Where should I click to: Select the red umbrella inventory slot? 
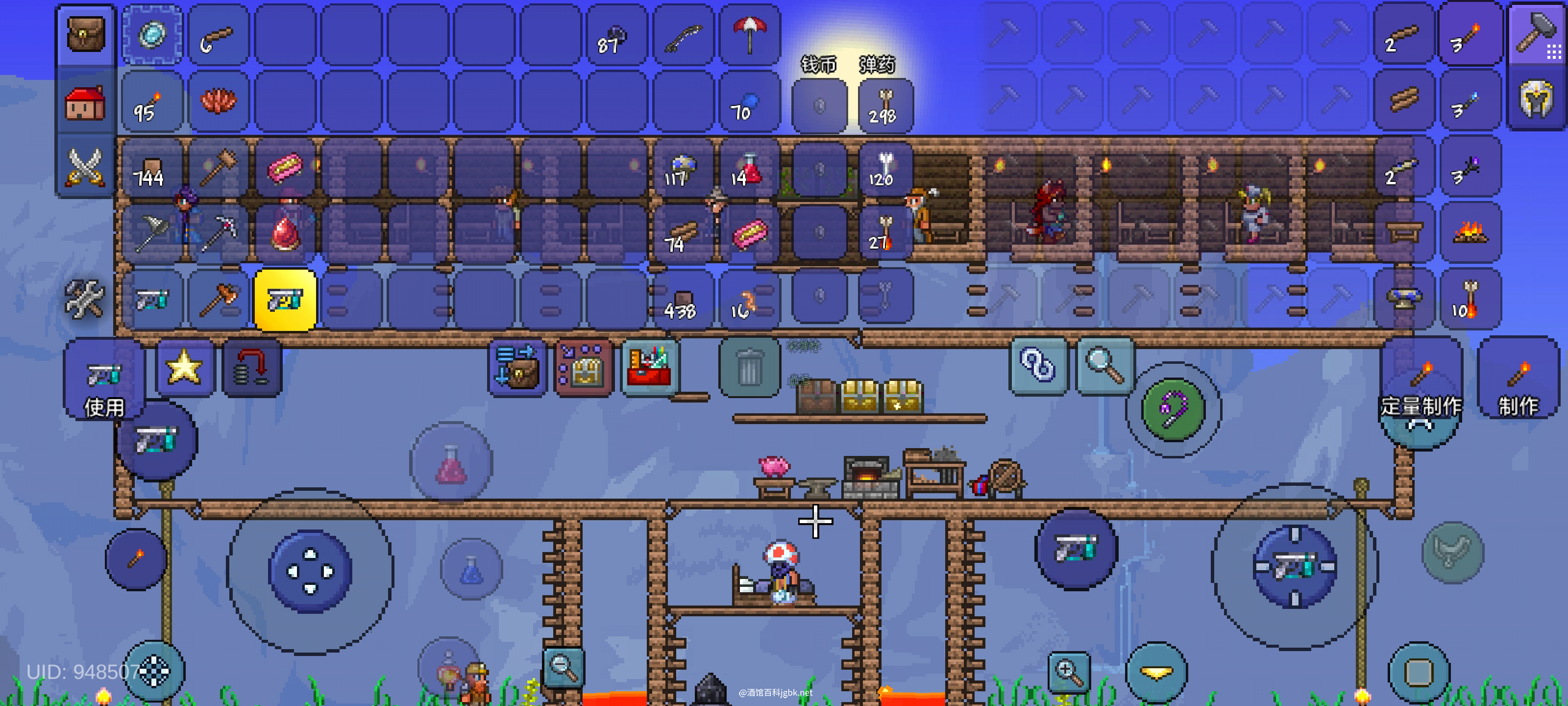click(749, 35)
